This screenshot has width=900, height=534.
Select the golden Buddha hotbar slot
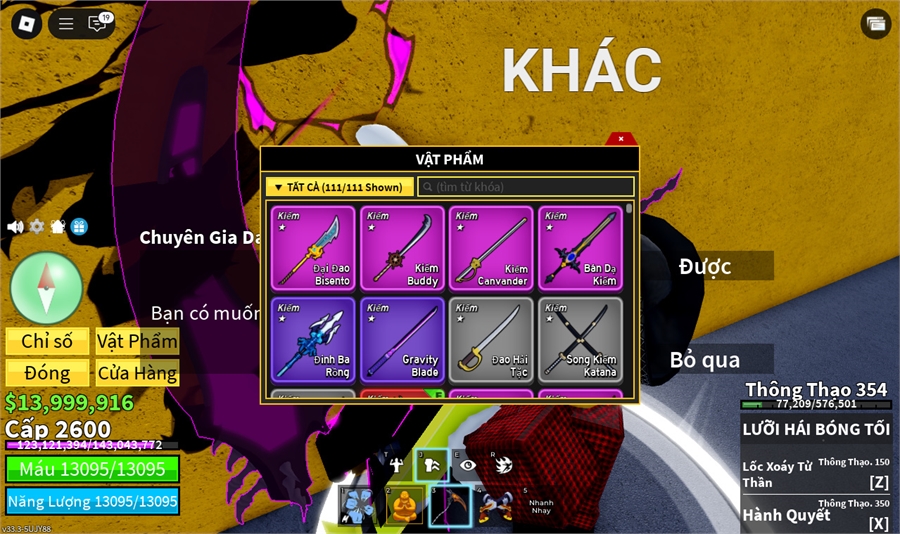tap(404, 506)
